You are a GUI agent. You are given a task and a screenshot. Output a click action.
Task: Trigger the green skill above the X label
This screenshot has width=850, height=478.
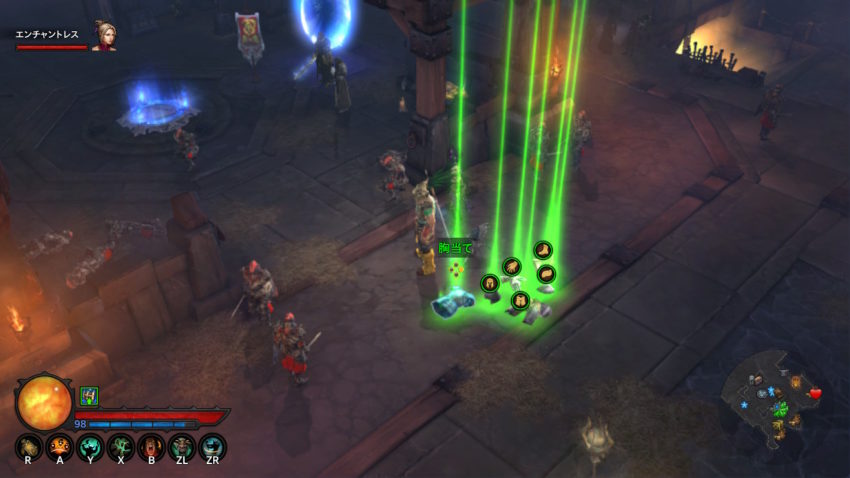point(121,447)
